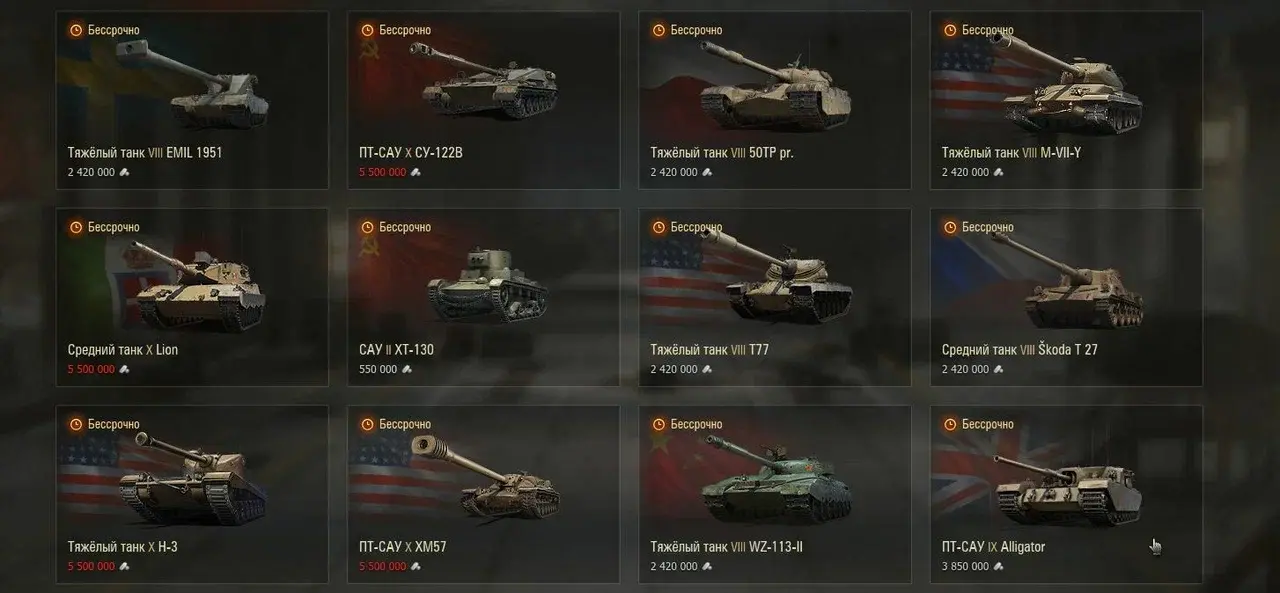Viewport: 1280px width, 593px height.
Task: Select the Škoda T 27 medium tank
Action: pyautogui.click(x=1066, y=297)
